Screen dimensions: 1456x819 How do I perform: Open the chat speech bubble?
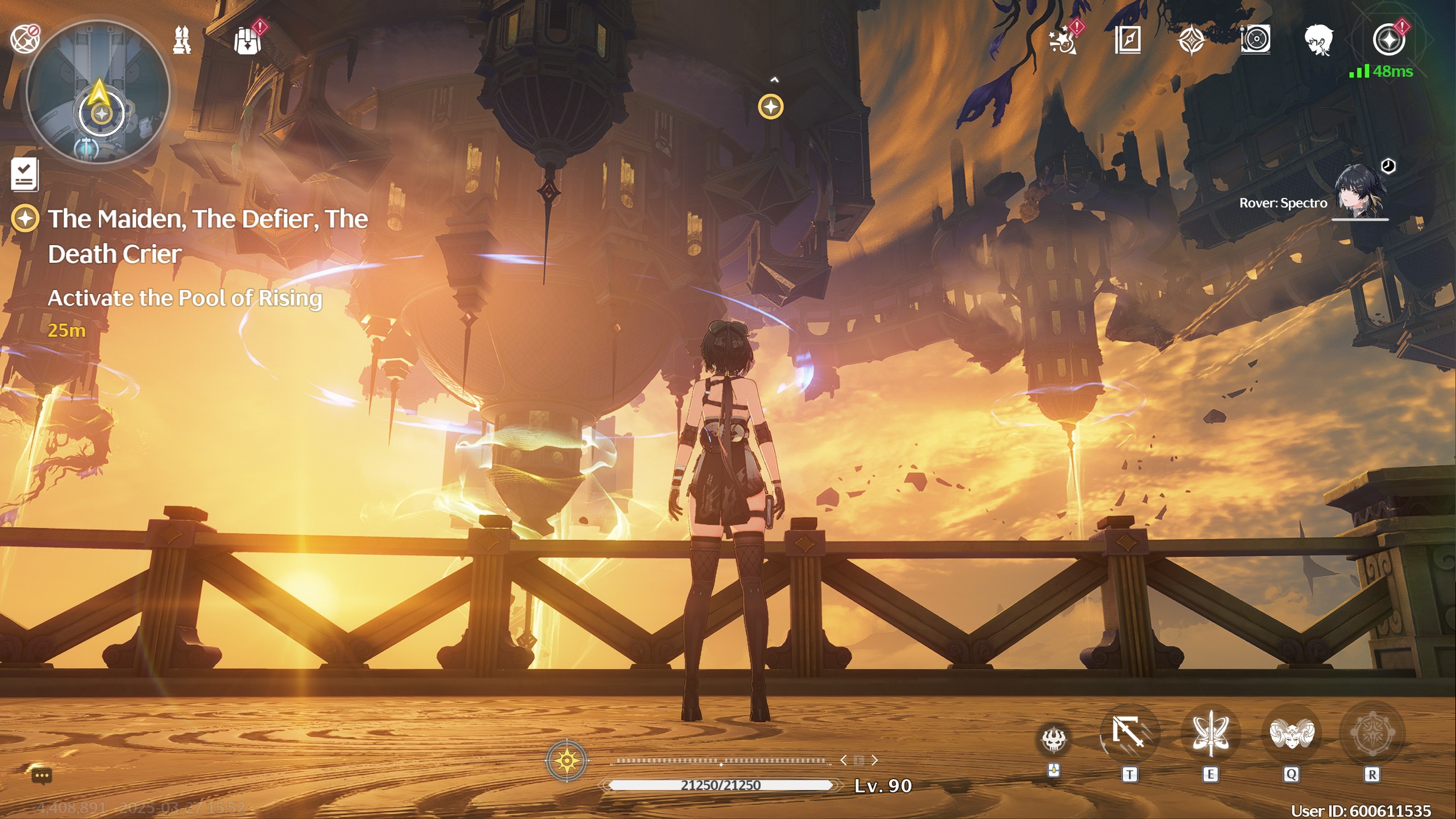[42, 776]
